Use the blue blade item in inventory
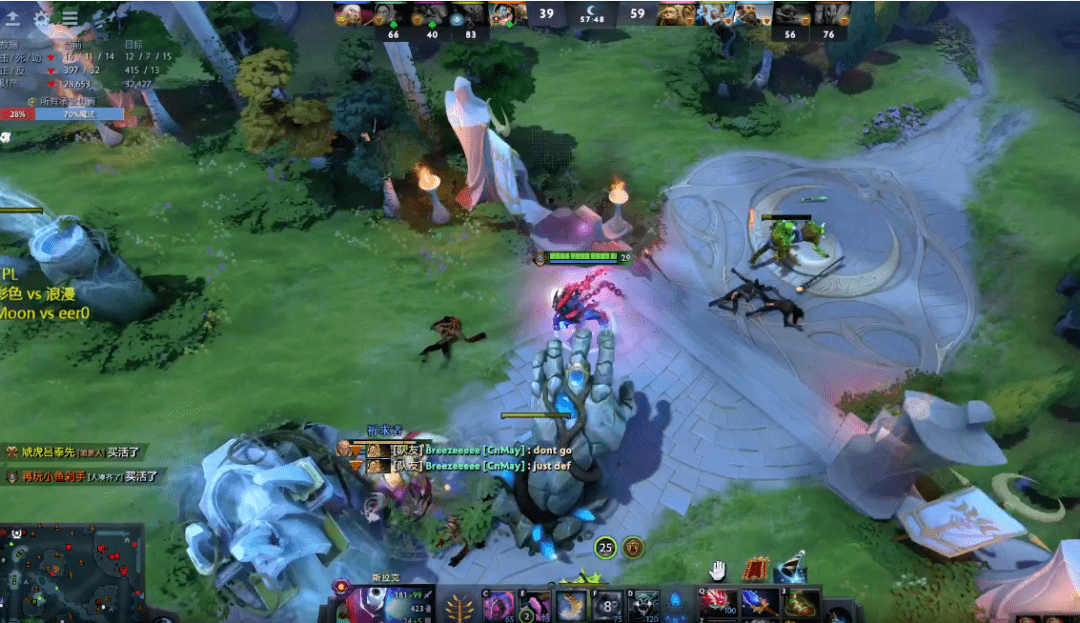Viewport: 1080px width, 623px height. (755, 602)
